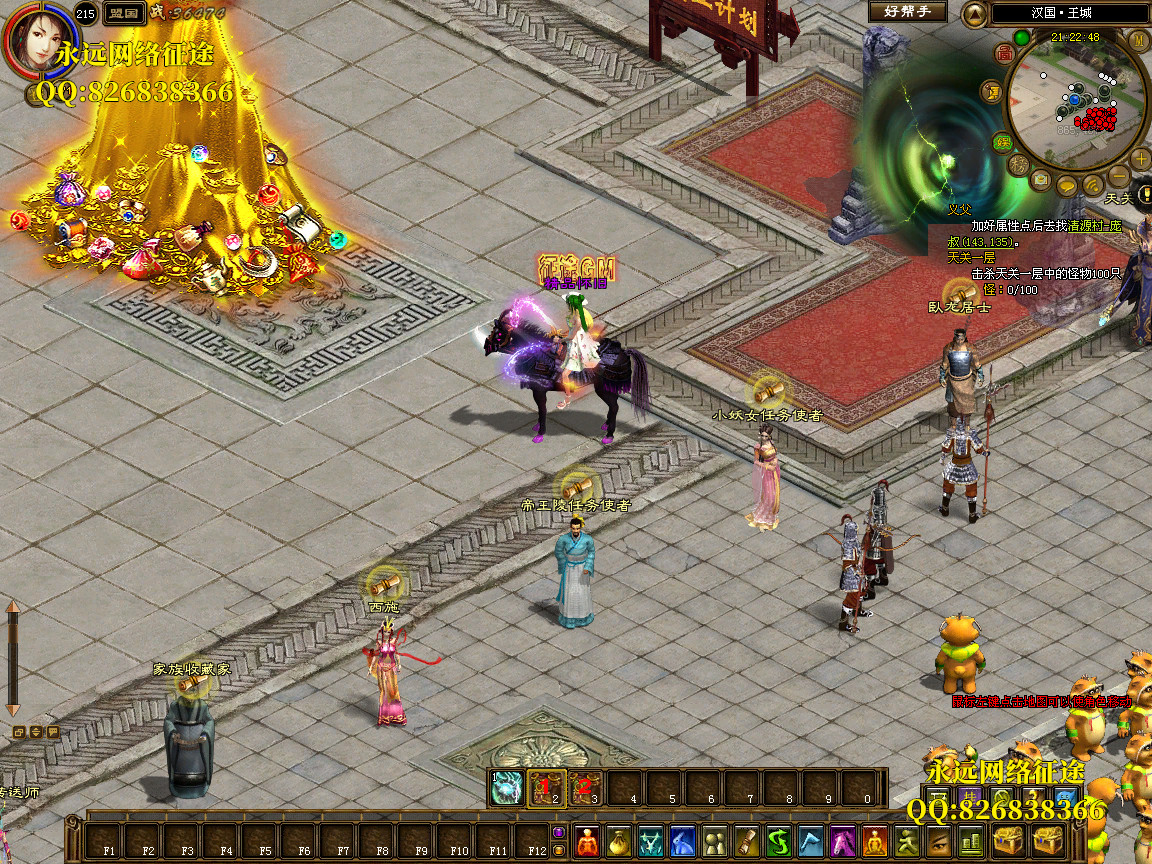
Task: Open the 榜 ranking button
Action: [x=1019, y=165]
